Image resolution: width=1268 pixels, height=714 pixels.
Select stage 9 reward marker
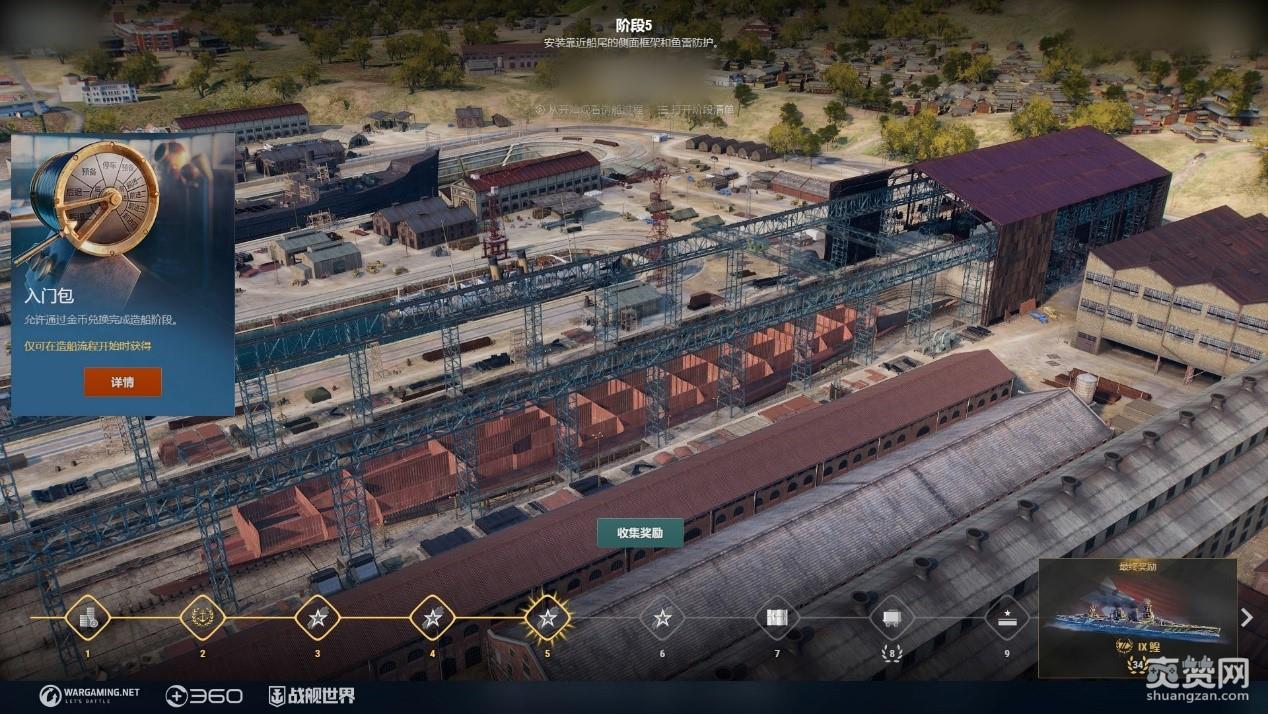(1006, 617)
